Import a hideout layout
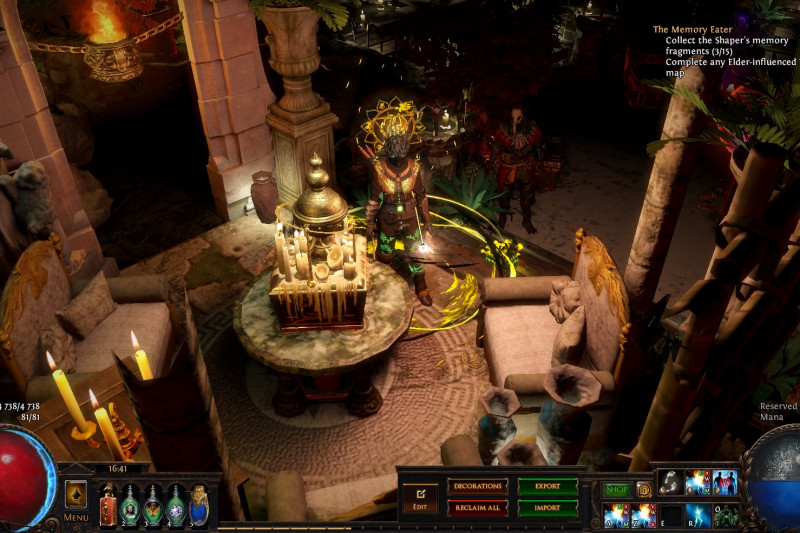The image size is (800, 533). [547, 507]
